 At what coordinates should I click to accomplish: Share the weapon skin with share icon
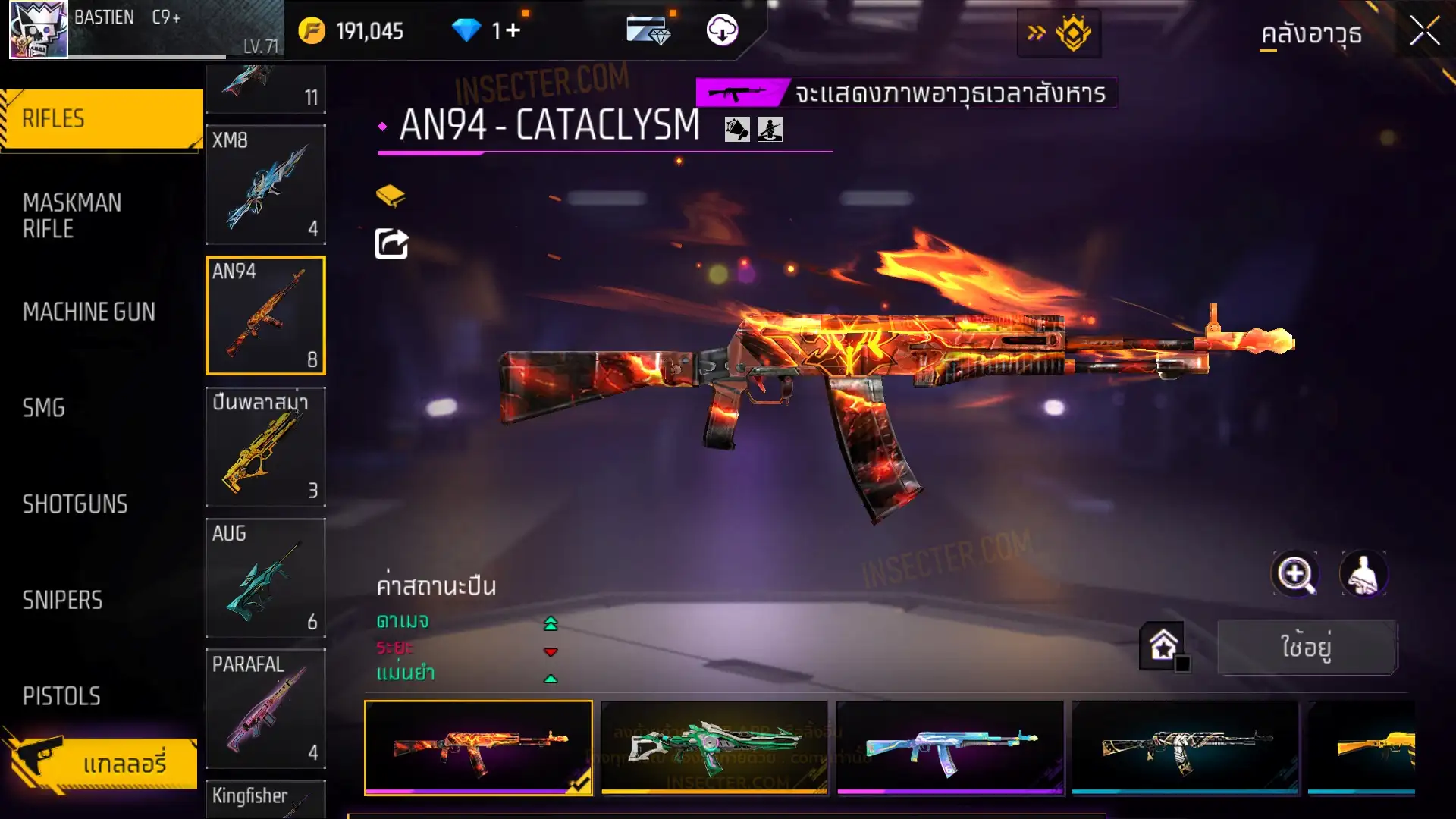pyautogui.click(x=391, y=244)
